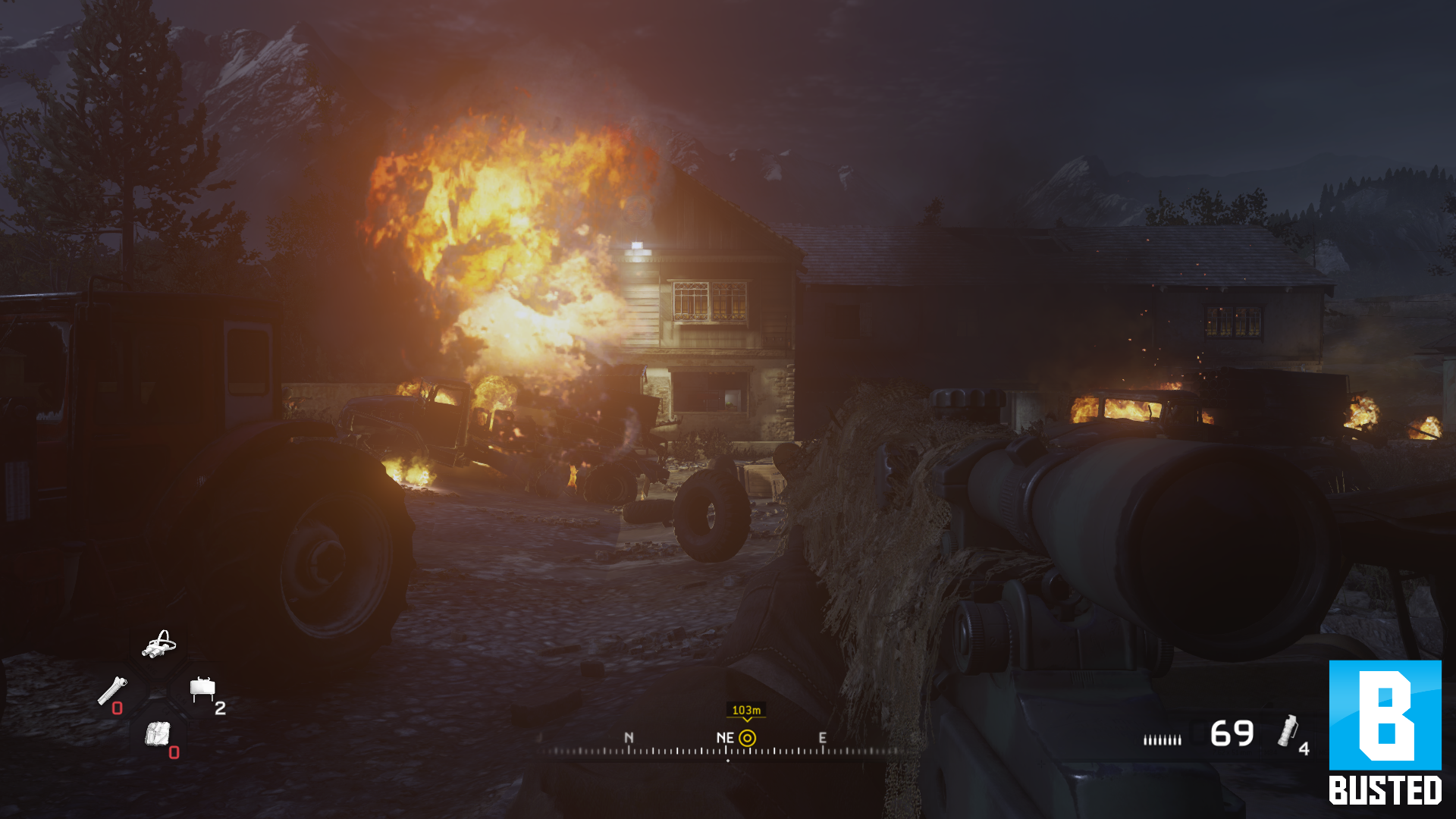
Task: Choose the claymore mine gadget slot
Action: 202,689
